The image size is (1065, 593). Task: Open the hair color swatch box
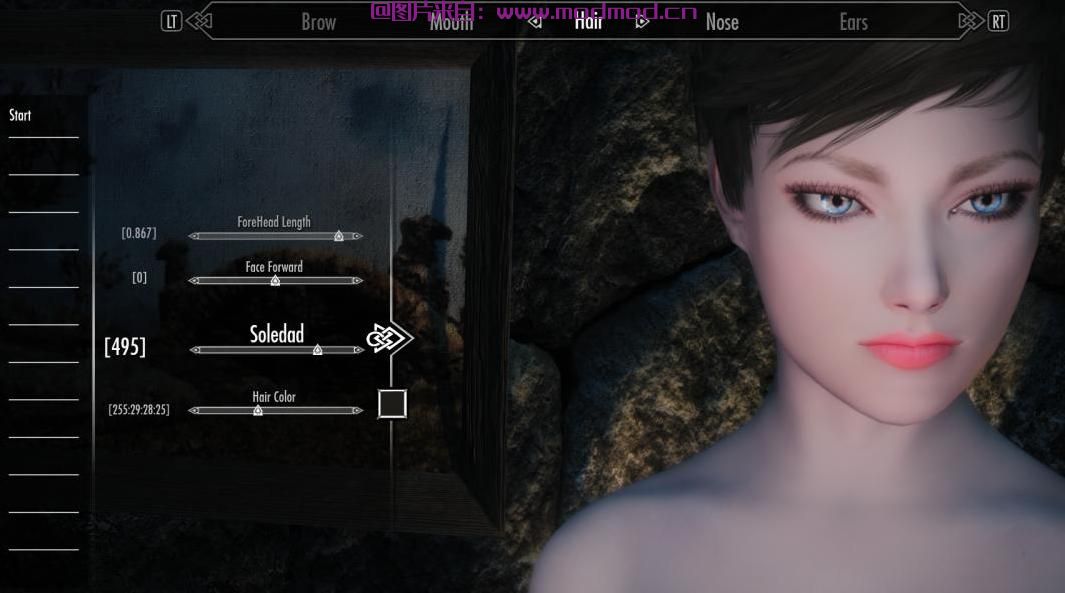(x=392, y=404)
